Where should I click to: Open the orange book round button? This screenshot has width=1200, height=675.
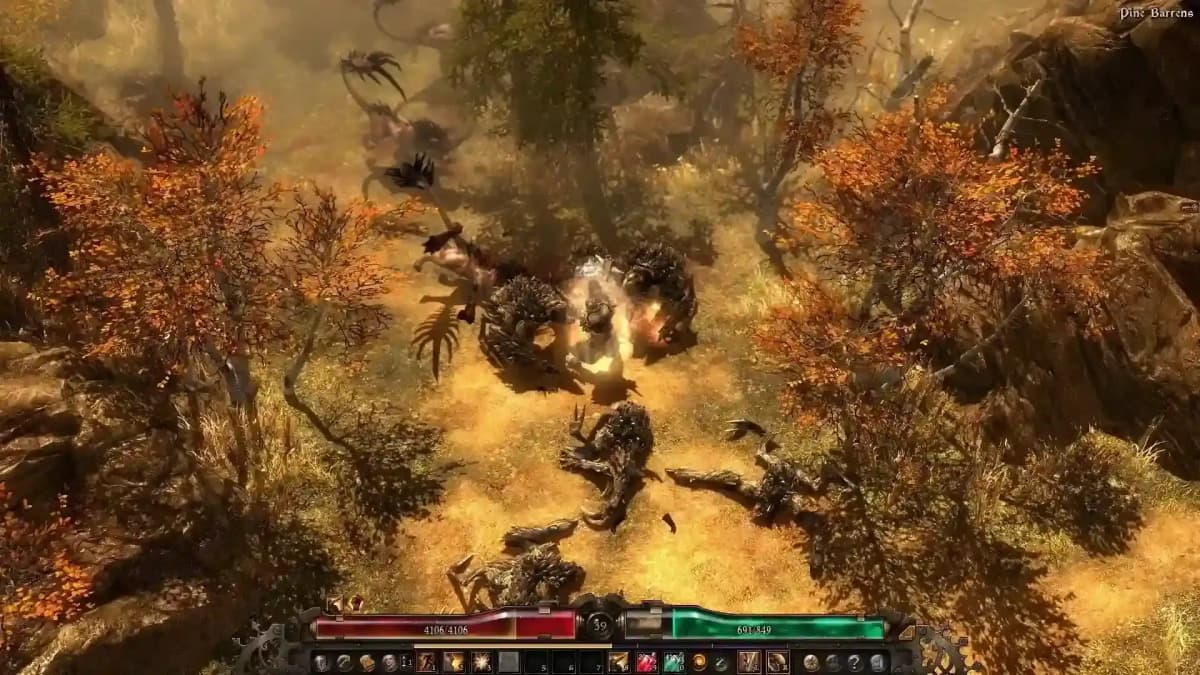click(366, 662)
